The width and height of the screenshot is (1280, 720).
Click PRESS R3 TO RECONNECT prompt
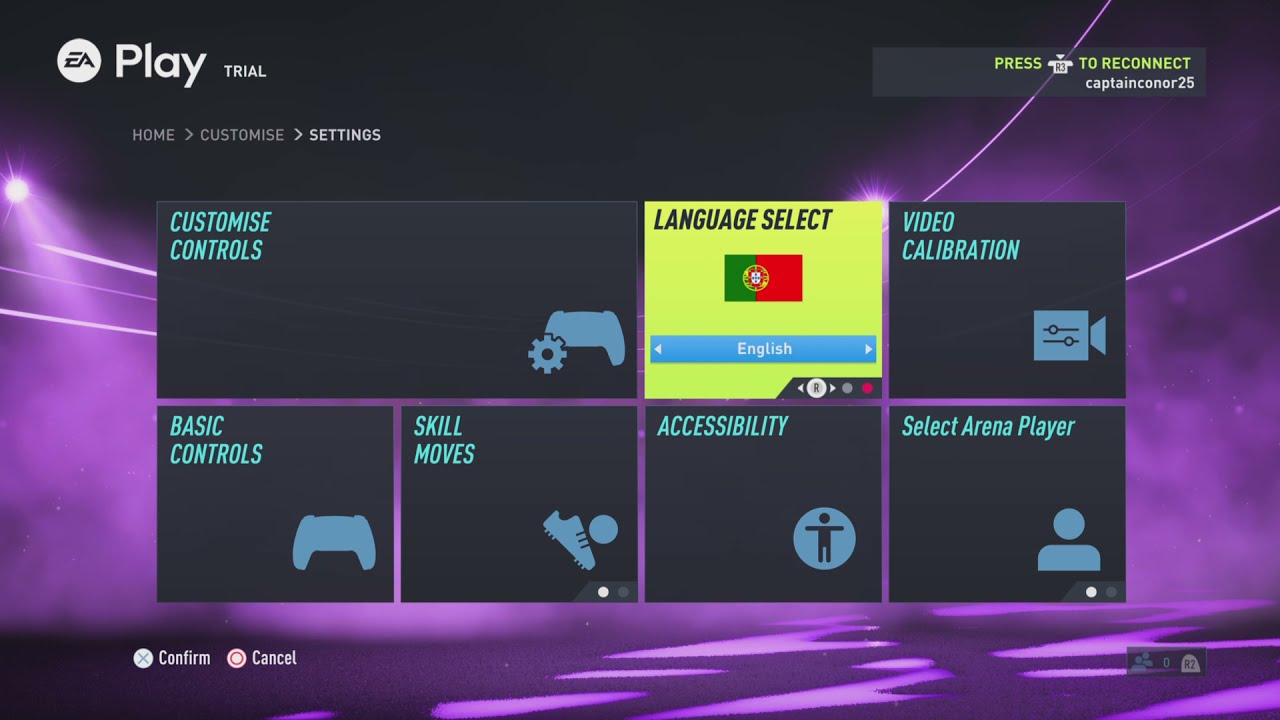(1090, 63)
